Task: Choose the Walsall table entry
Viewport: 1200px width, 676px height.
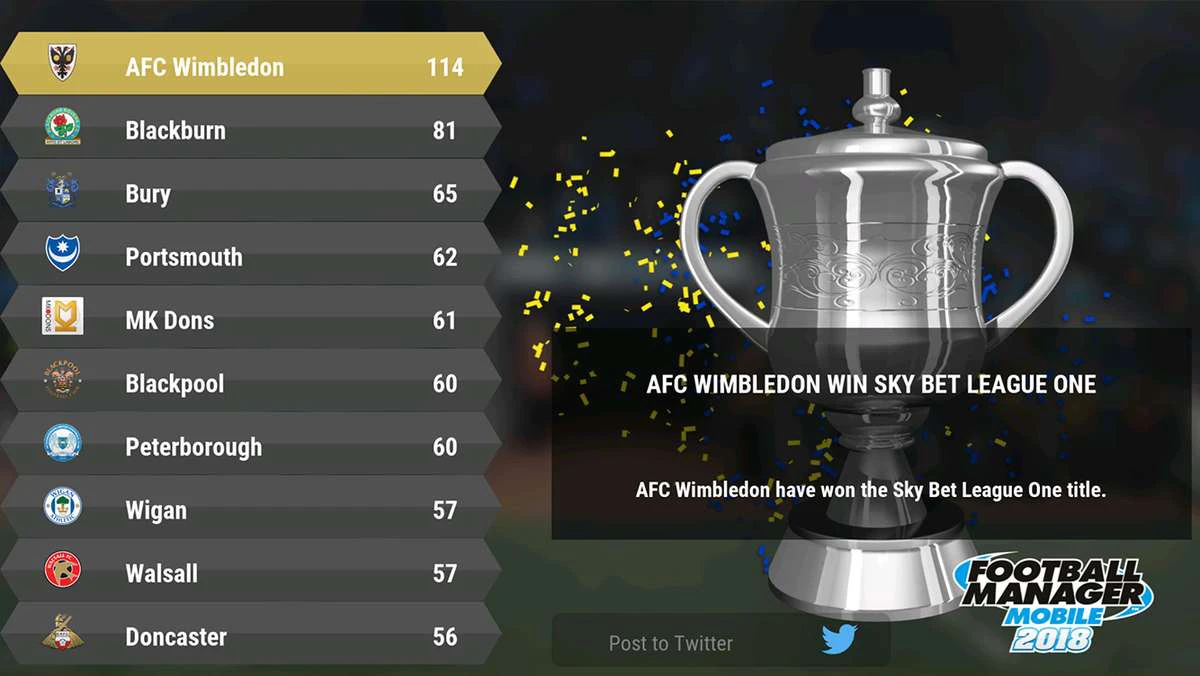Action: click(x=250, y=573)
